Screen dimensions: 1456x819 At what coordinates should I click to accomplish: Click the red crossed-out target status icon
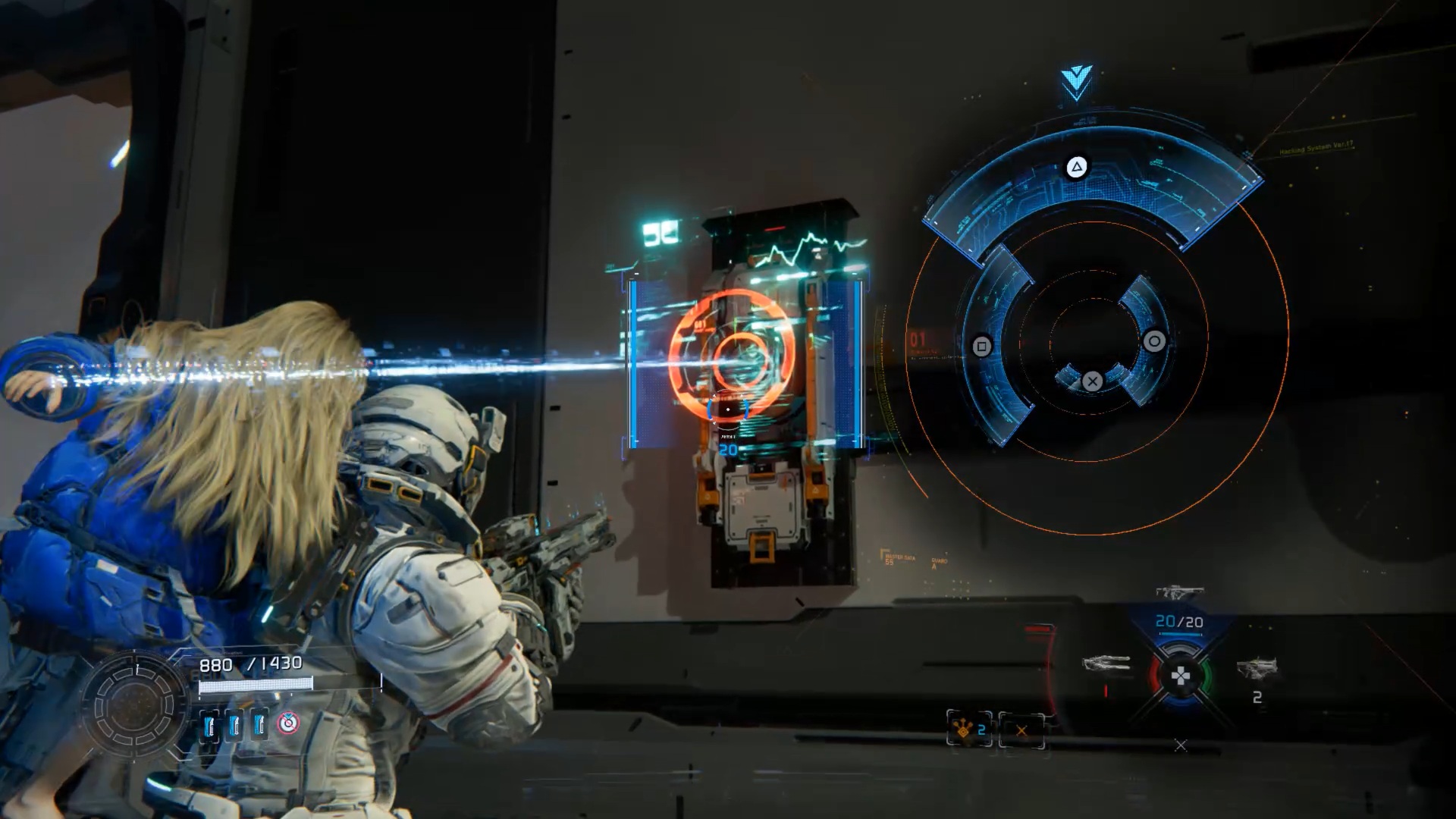tap(288, 724)
